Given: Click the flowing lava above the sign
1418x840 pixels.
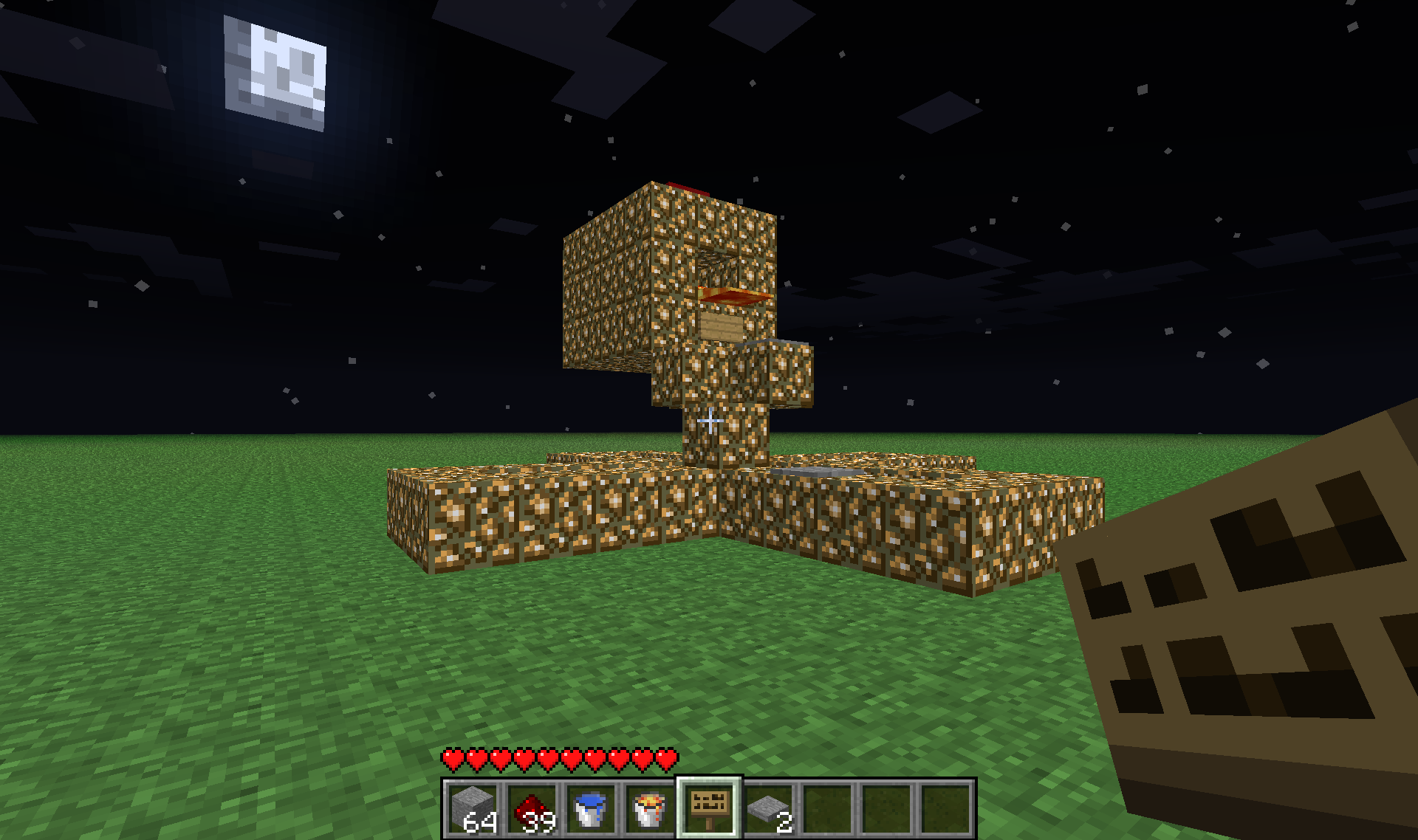Looking at the screenshot, I should tap(735, 295).
